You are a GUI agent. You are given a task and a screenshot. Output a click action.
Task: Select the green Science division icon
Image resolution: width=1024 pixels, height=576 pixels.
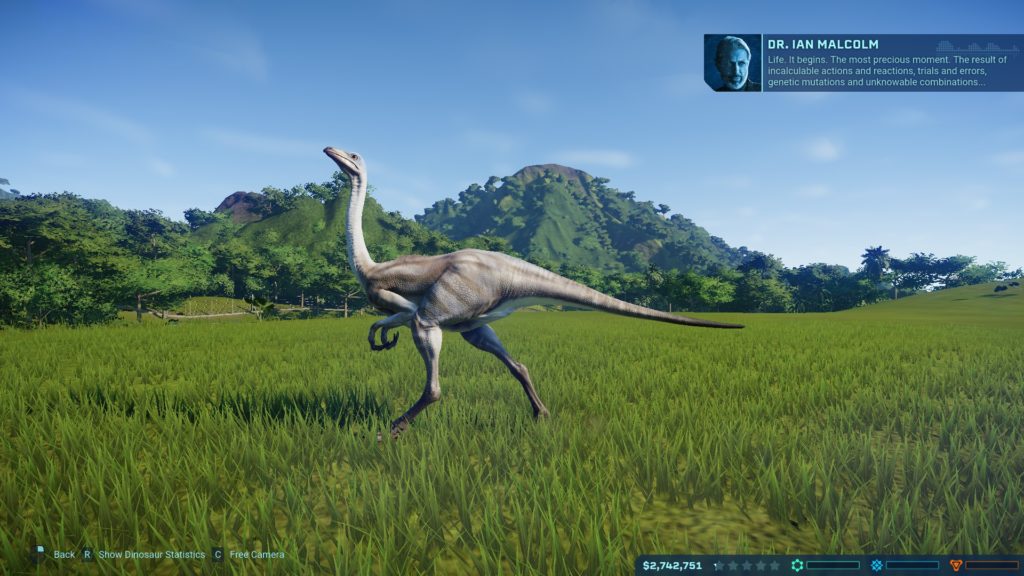pos(797,565)
